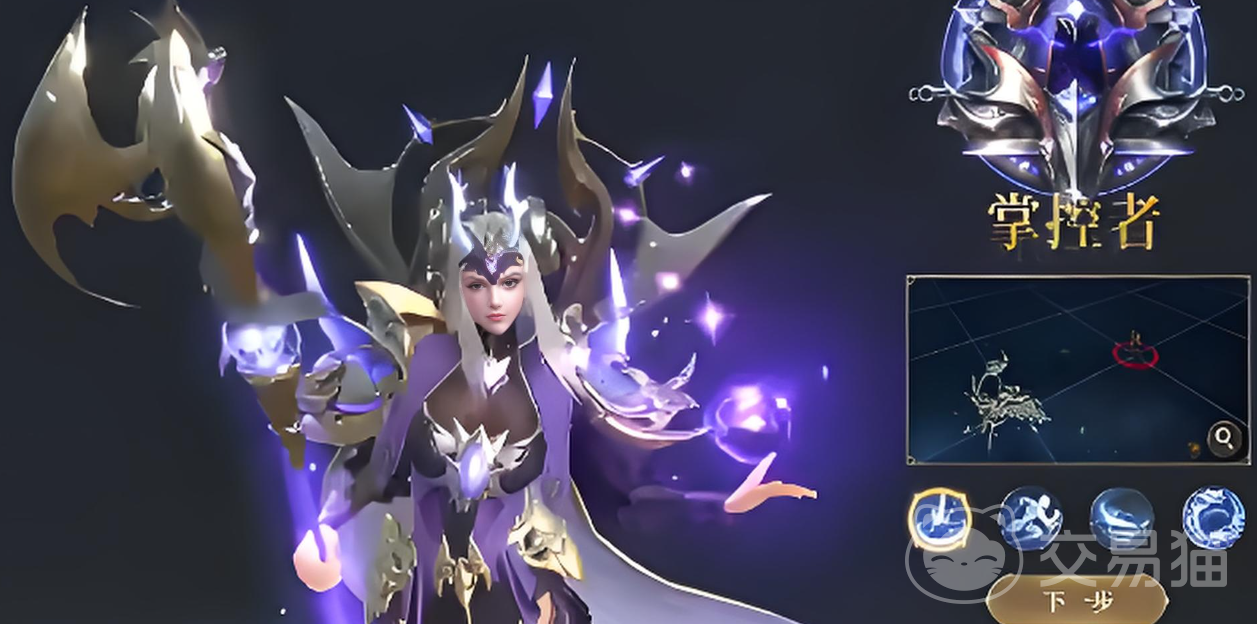Select the gold-ringed first skill icon
The width and height of the screenshot is (1257, 624).
point(940,519)
